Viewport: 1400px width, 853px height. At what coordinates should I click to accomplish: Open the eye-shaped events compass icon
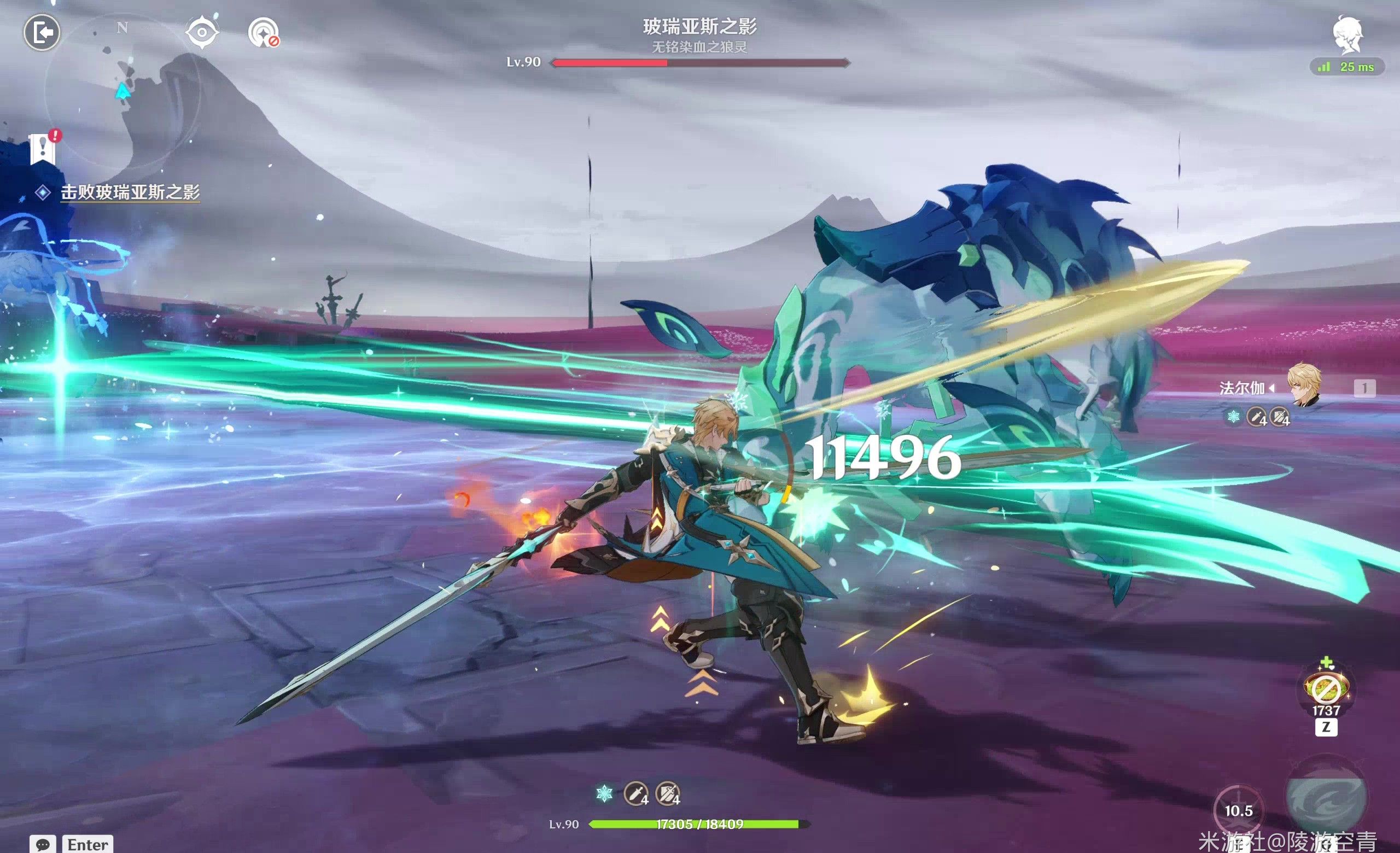[x=202, y=32]
